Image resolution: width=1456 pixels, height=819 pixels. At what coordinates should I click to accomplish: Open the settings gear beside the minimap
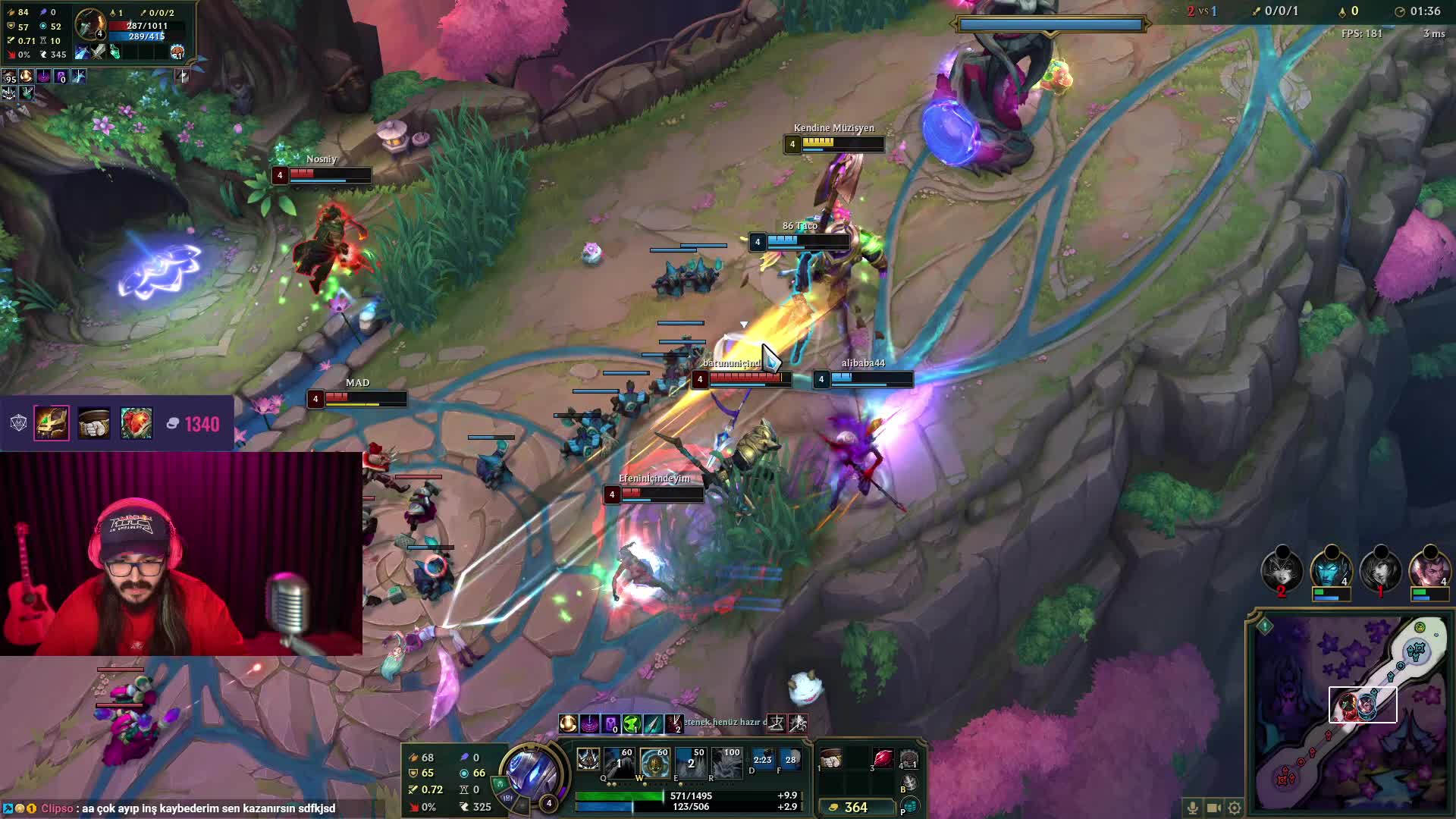click(1235, 808)
